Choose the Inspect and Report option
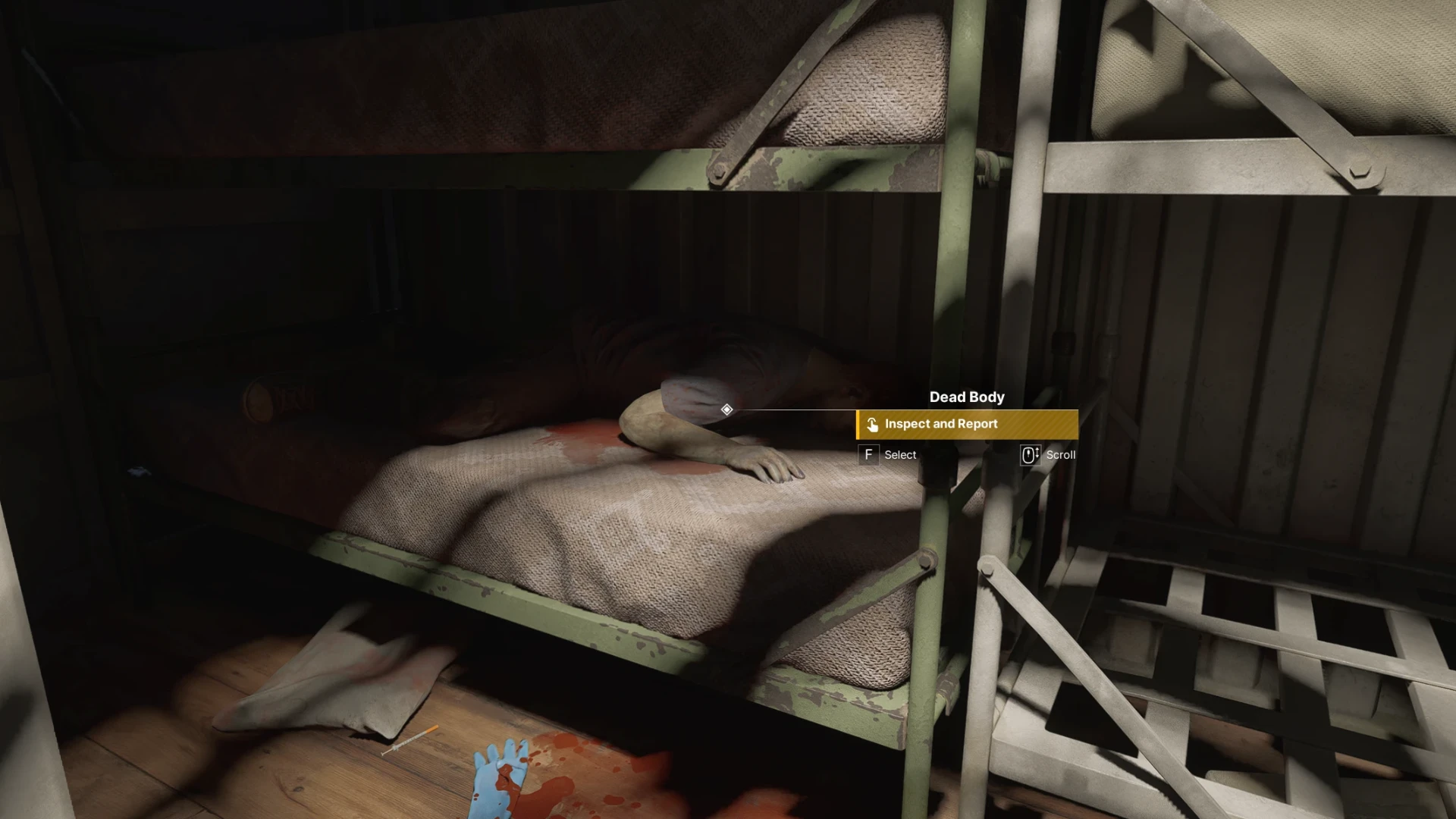Image resolution: width=1456 pixels, height=819 pixels. click(x=967, y=425)
